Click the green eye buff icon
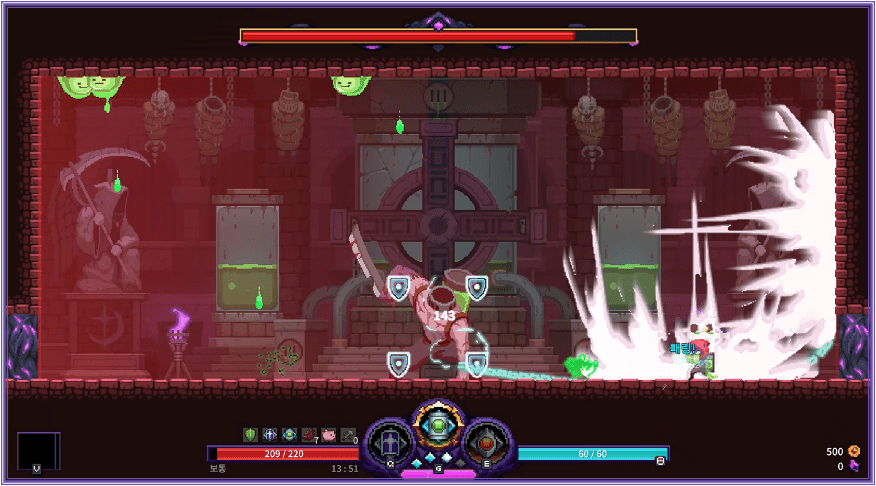The image size is (876, 486). [x=290, y=435]
